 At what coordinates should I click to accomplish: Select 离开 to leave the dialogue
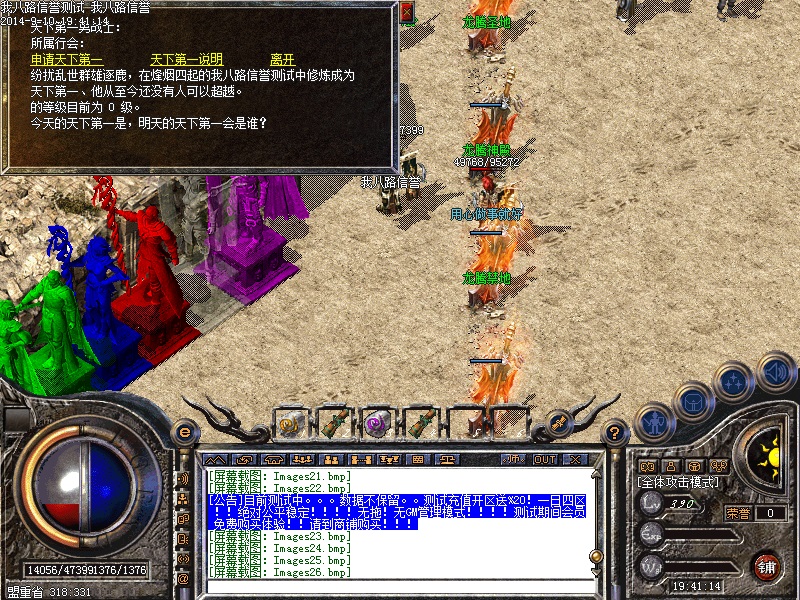(x=283, y=60)
